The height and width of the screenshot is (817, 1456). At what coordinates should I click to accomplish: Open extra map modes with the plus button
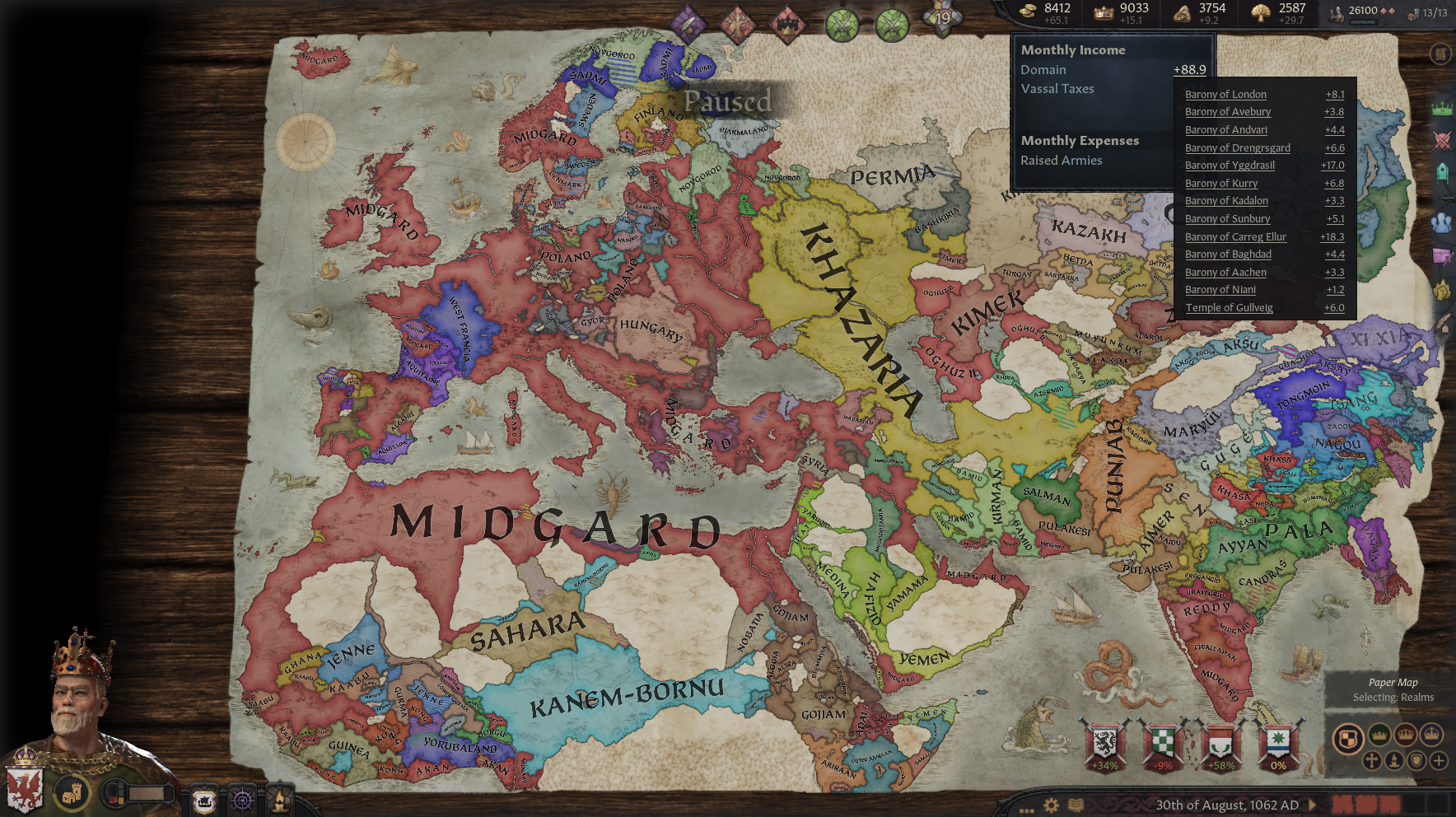click(x=1439, y=761)
